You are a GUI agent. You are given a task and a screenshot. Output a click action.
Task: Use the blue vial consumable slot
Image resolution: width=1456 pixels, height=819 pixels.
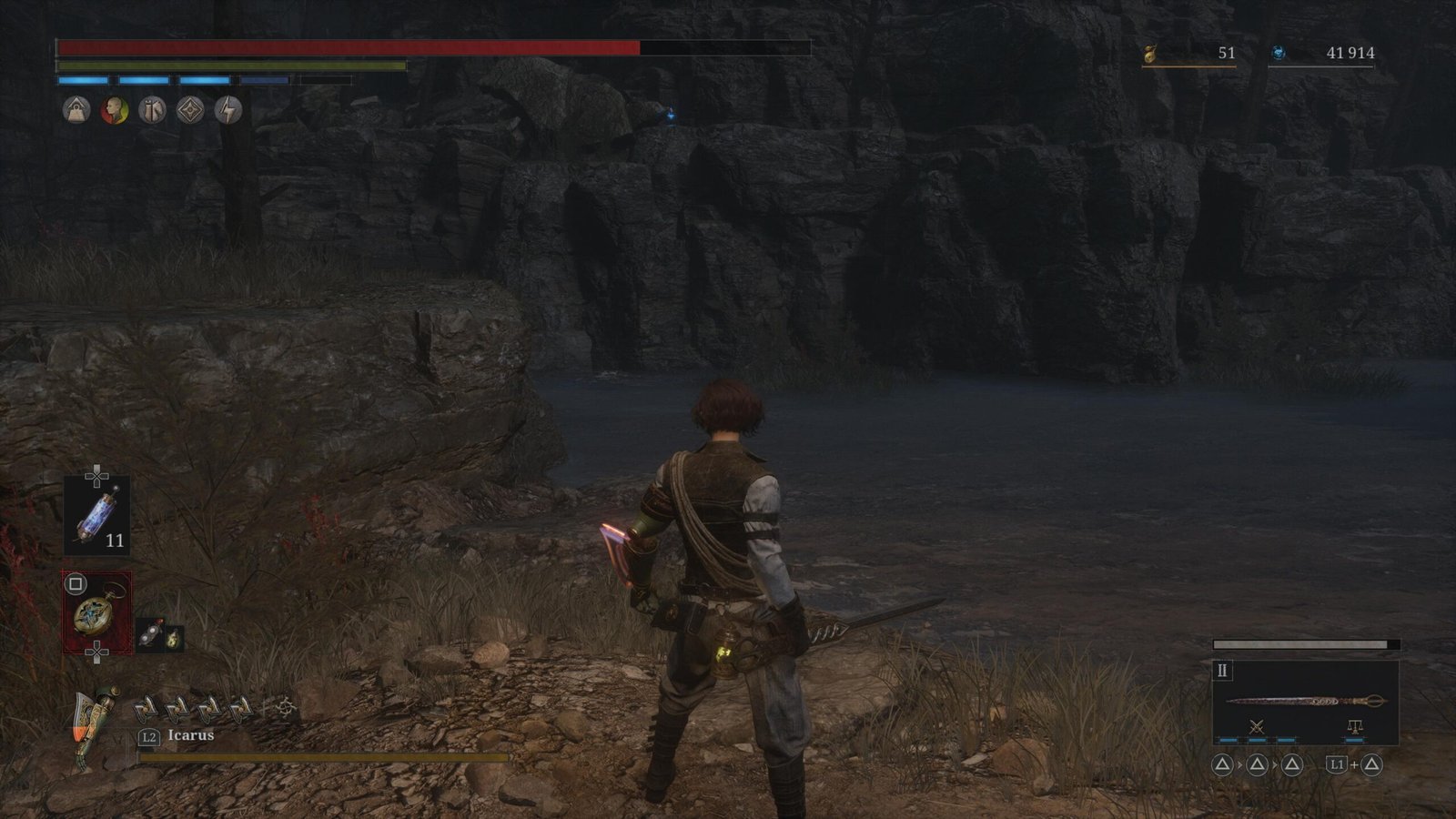coord(96,516)
